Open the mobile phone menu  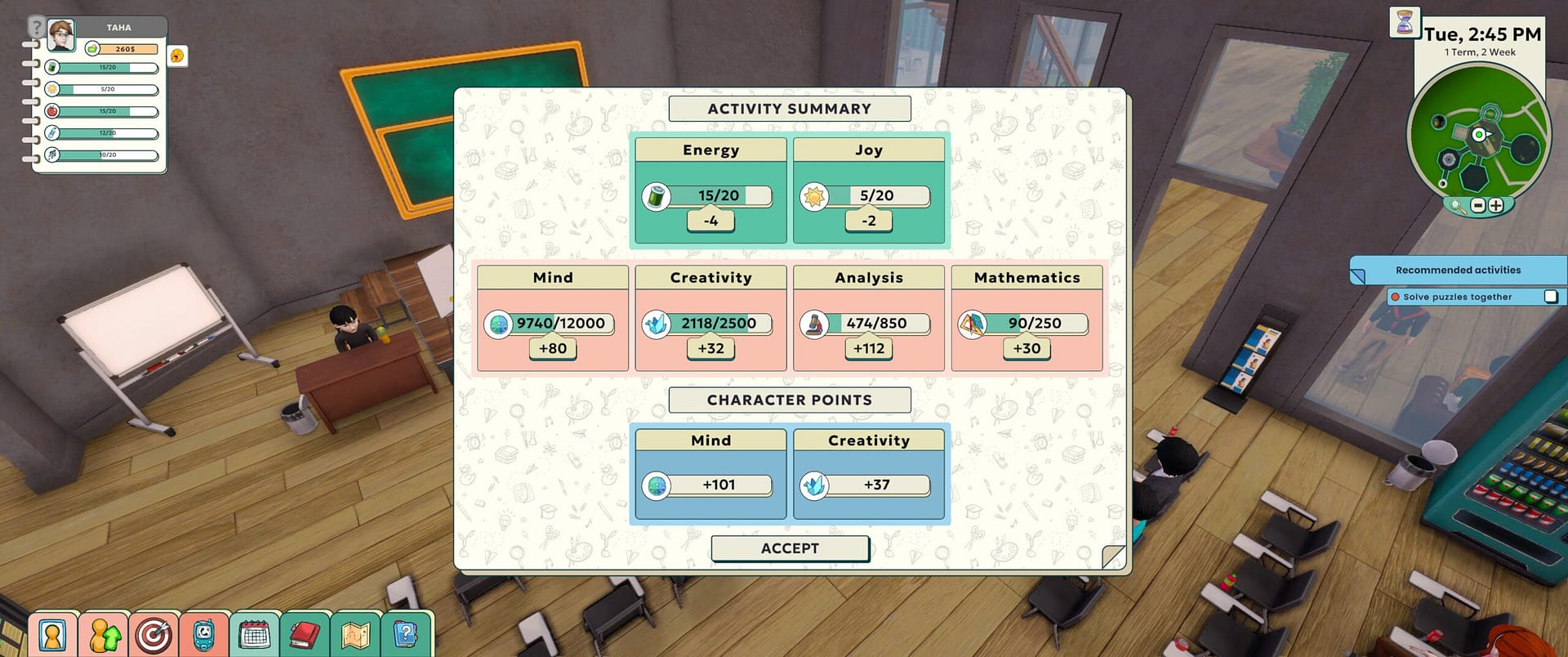point(203,635)
